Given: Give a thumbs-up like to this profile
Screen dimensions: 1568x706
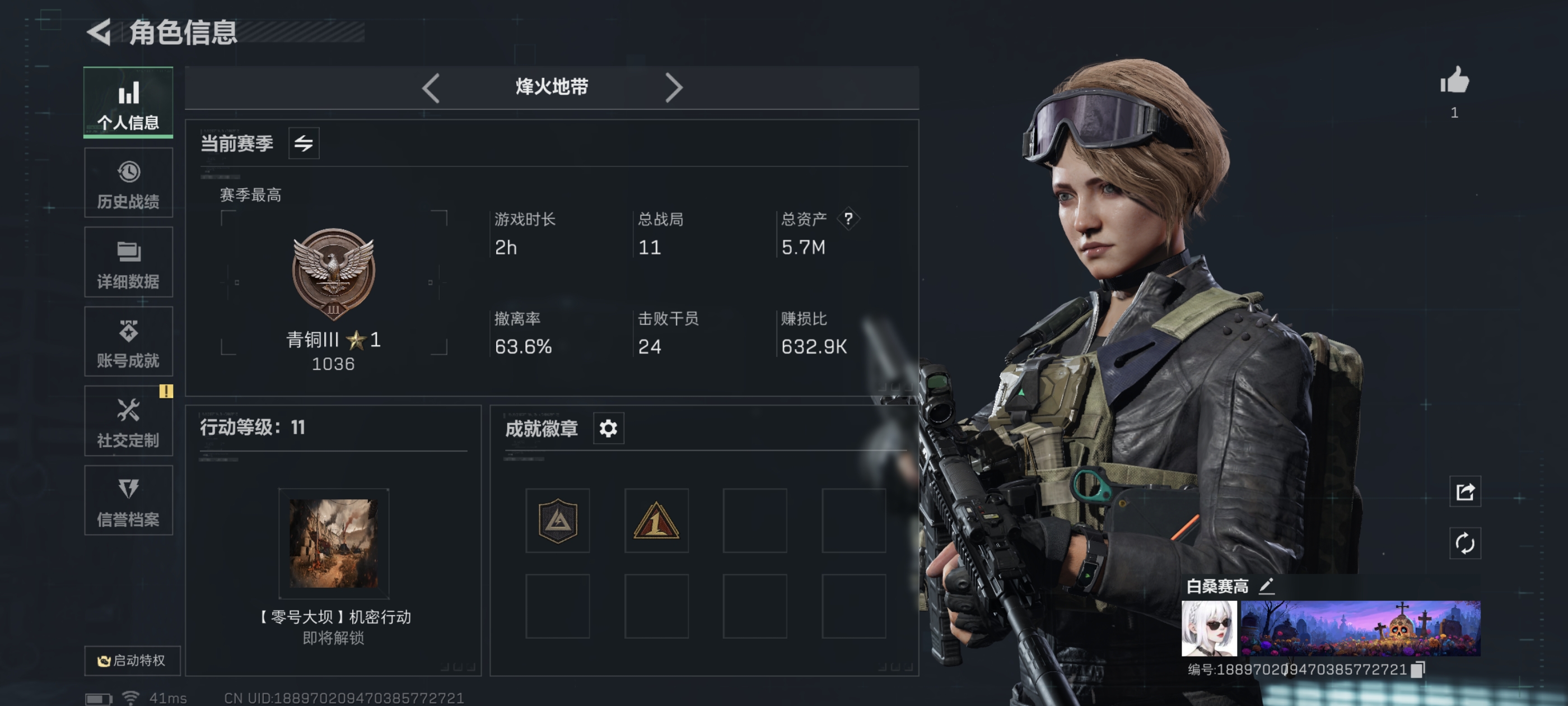Looking at the screenshot, I should point(1454,82).
